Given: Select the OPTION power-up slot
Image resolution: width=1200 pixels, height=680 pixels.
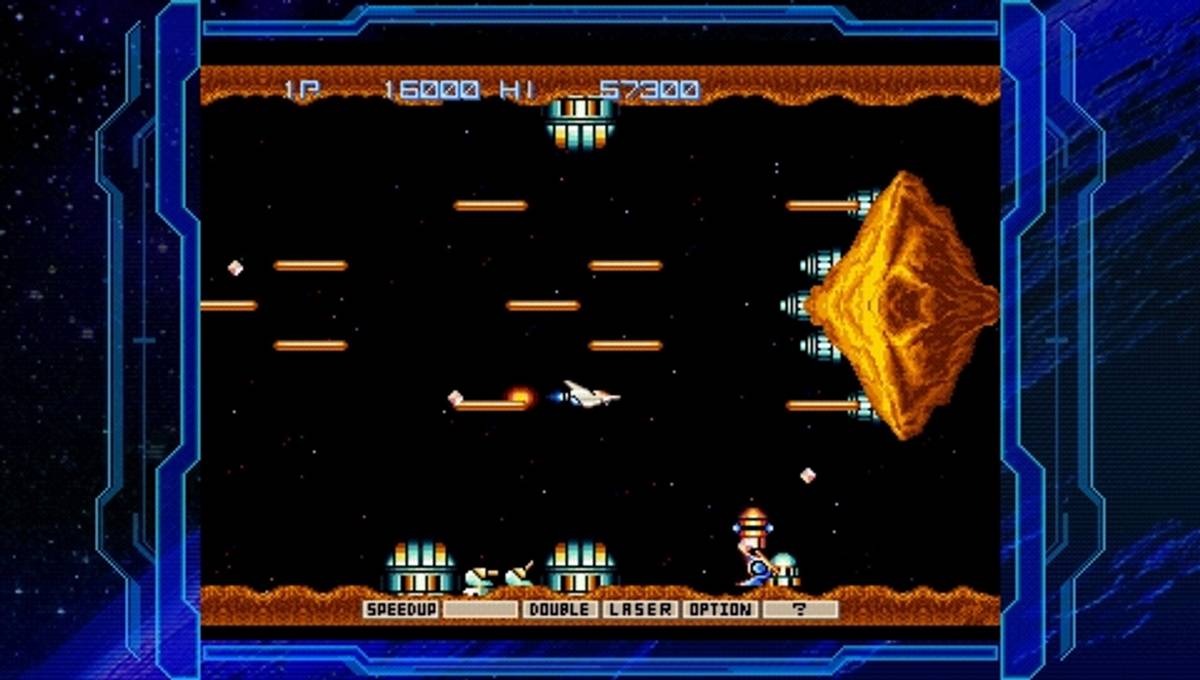Looking at the screenshot, I should point(719,609).
